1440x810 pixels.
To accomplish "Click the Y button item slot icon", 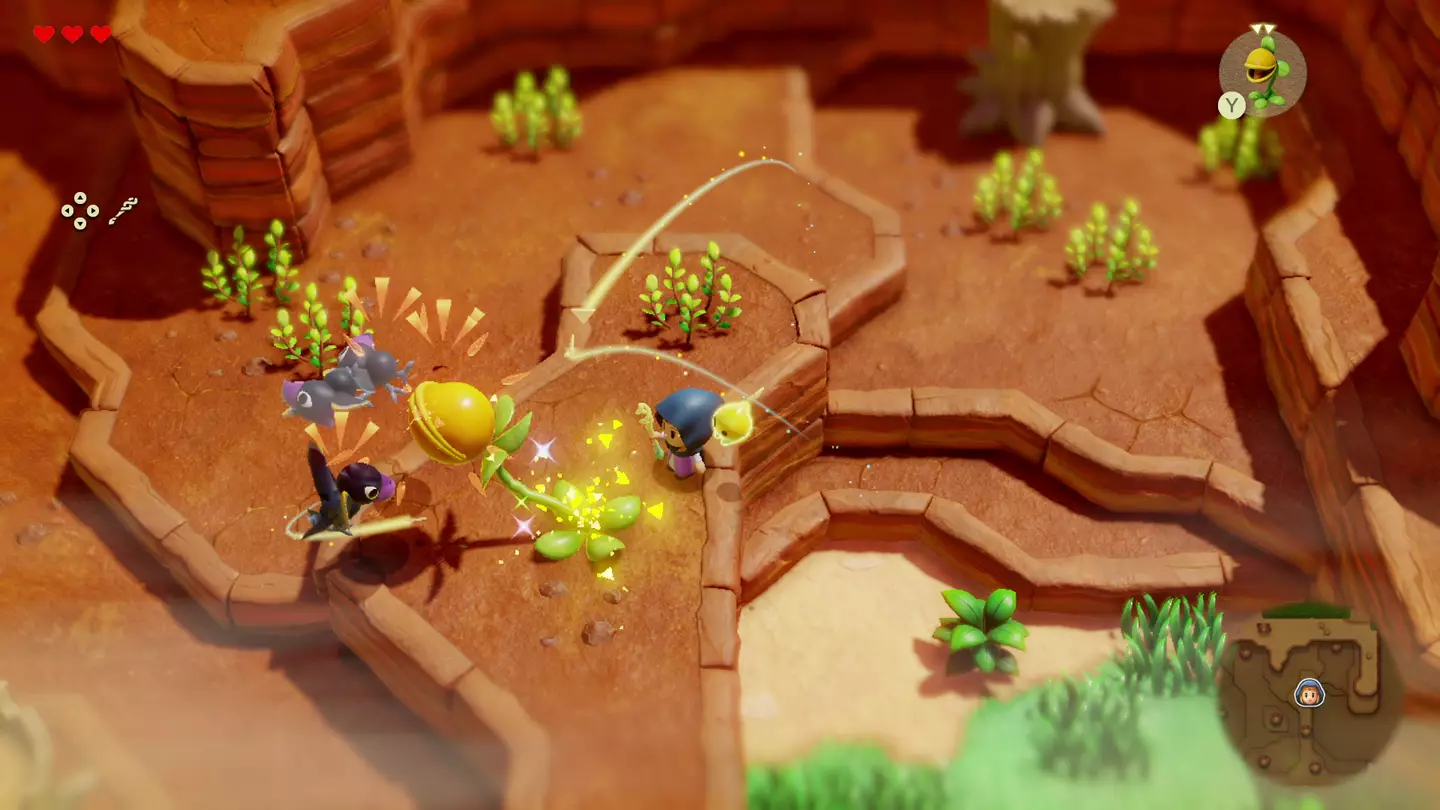I will coord(1262,70).
